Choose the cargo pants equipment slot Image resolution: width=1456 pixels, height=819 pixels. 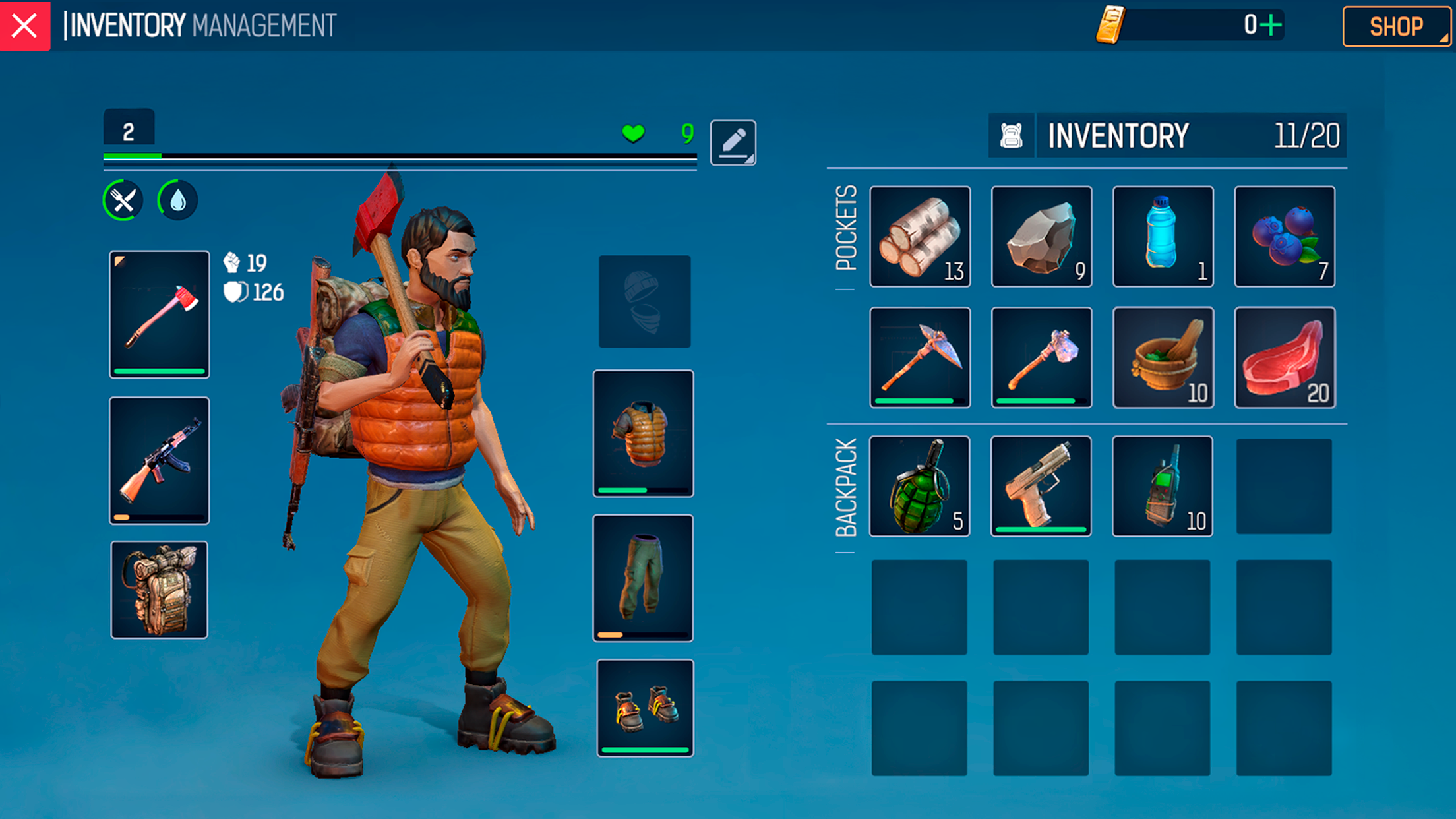pos(644,578)
